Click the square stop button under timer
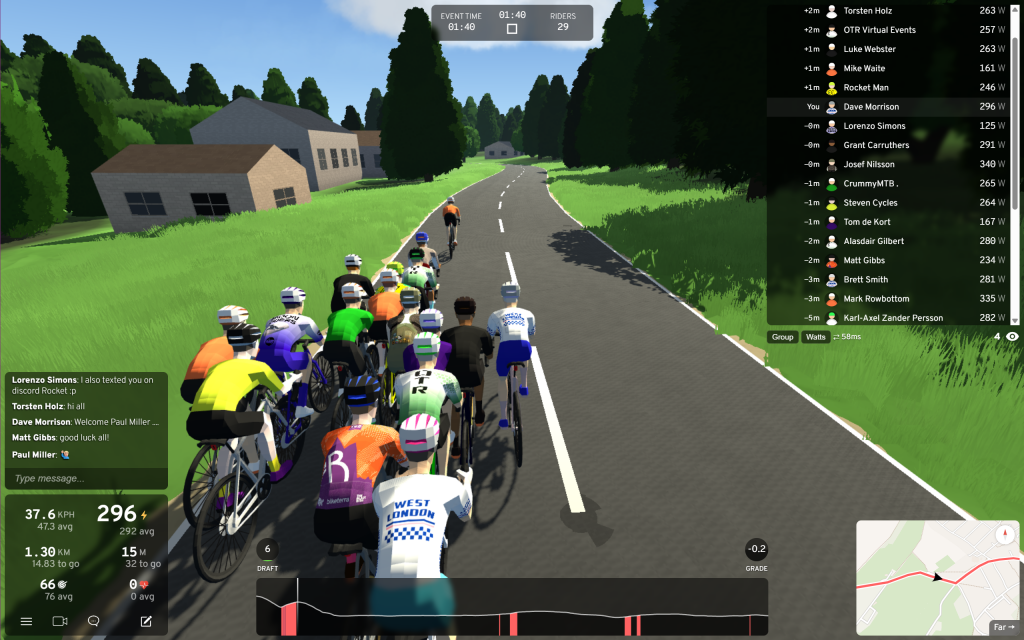The image size is (1024, 640). pos(512,29)
